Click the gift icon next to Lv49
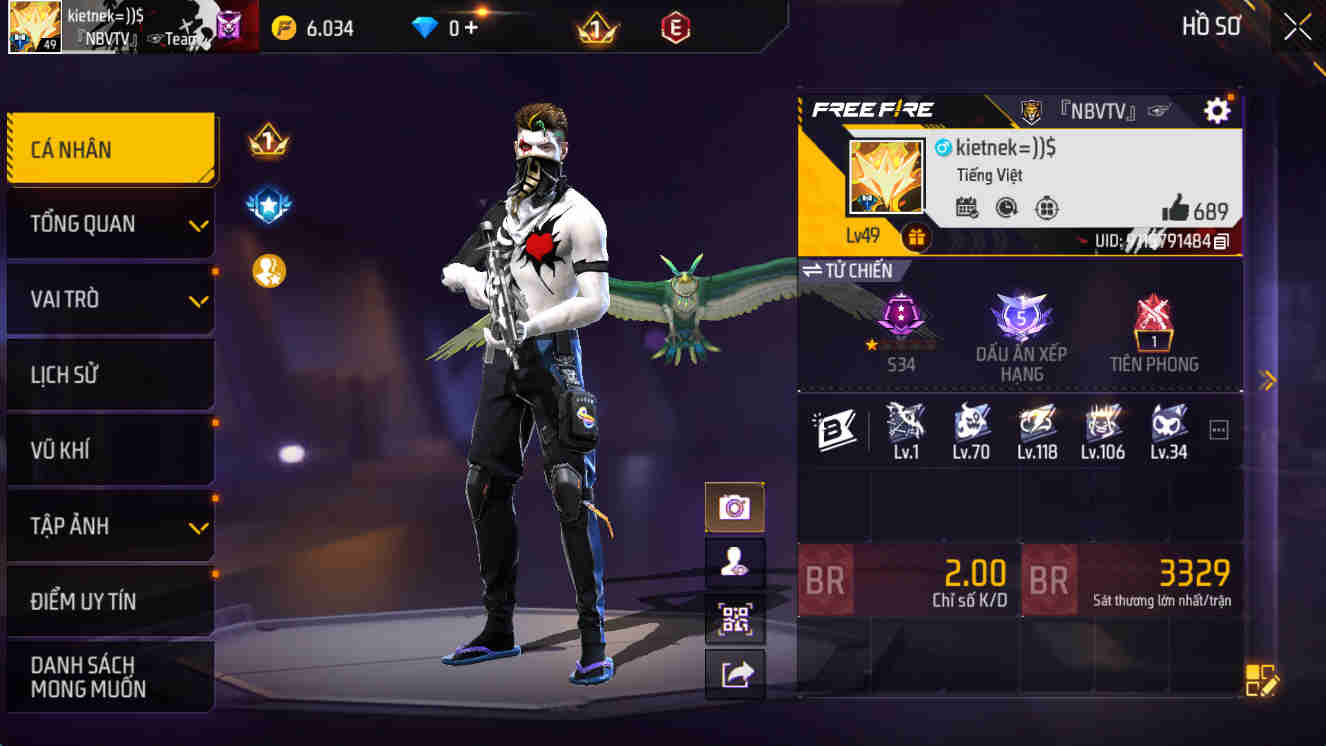The height and width of the screenshot is (746, 1326). coord(917,239)
